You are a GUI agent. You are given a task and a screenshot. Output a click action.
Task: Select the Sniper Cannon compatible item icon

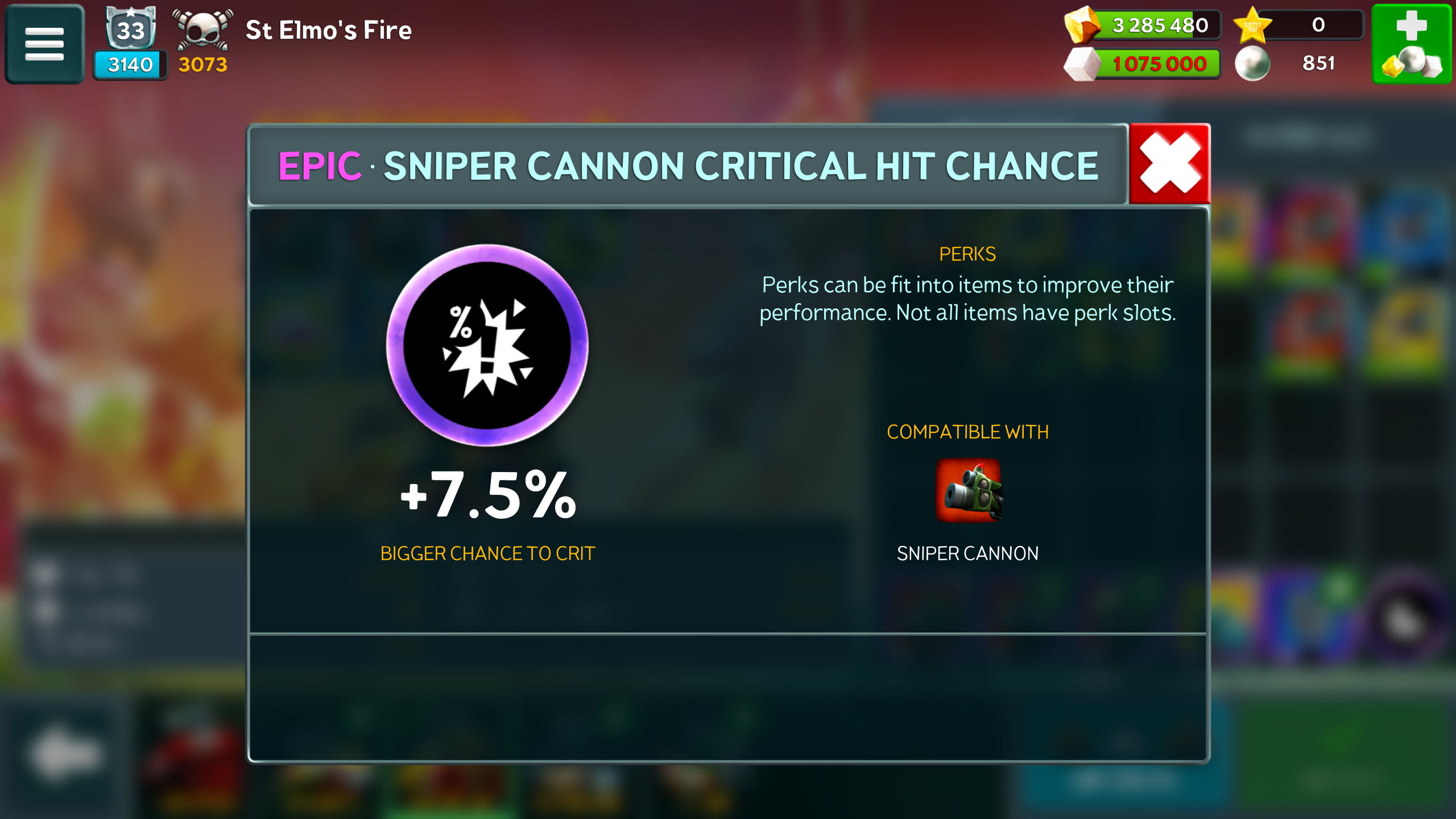coord(968,490)
